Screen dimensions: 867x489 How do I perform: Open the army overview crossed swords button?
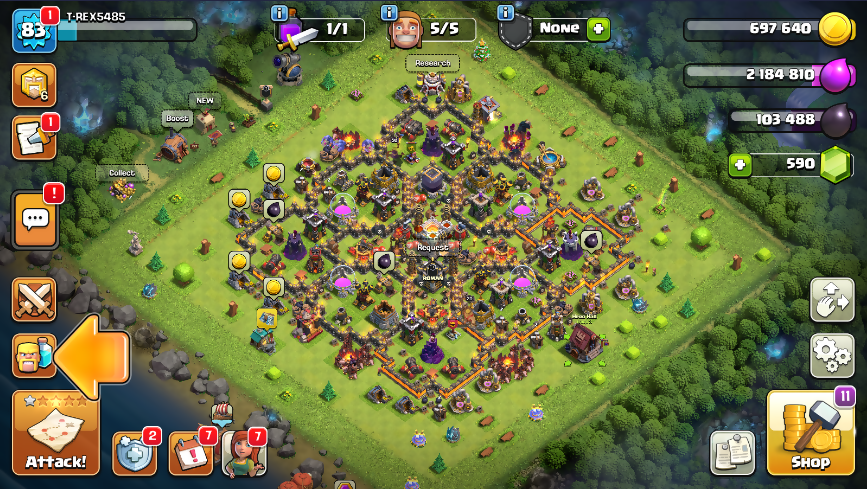[x=34, y=299]
